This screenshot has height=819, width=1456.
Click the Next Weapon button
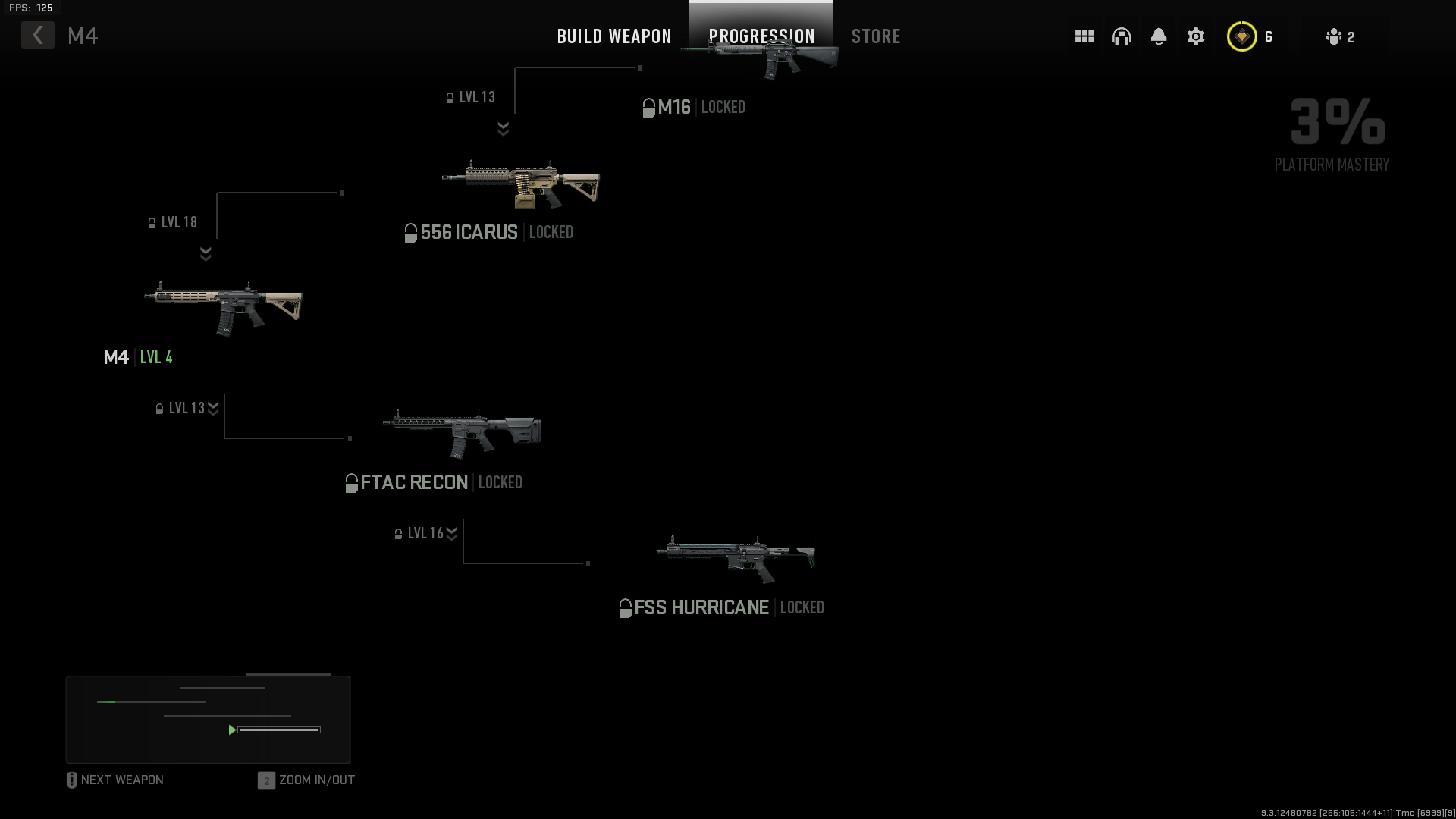(x=115, y=780)
